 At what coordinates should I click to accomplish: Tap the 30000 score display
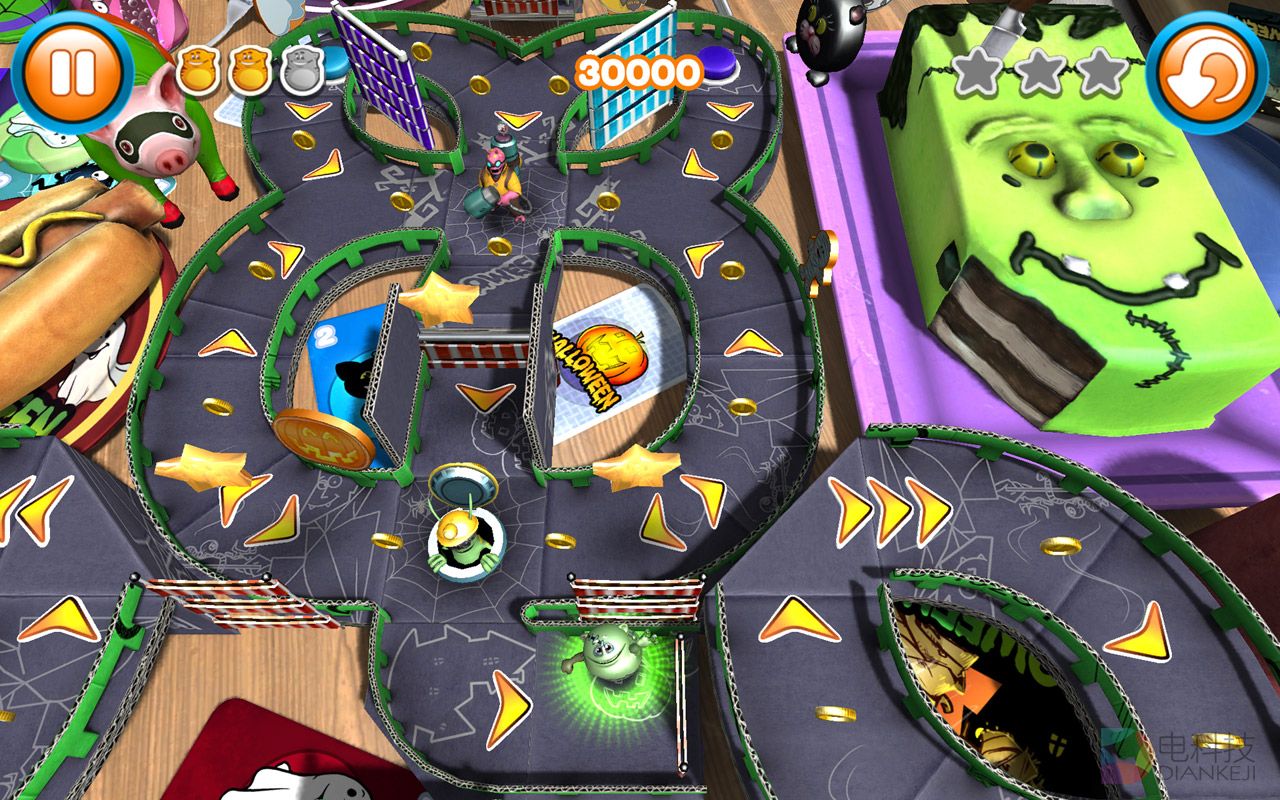click(638, 72)
